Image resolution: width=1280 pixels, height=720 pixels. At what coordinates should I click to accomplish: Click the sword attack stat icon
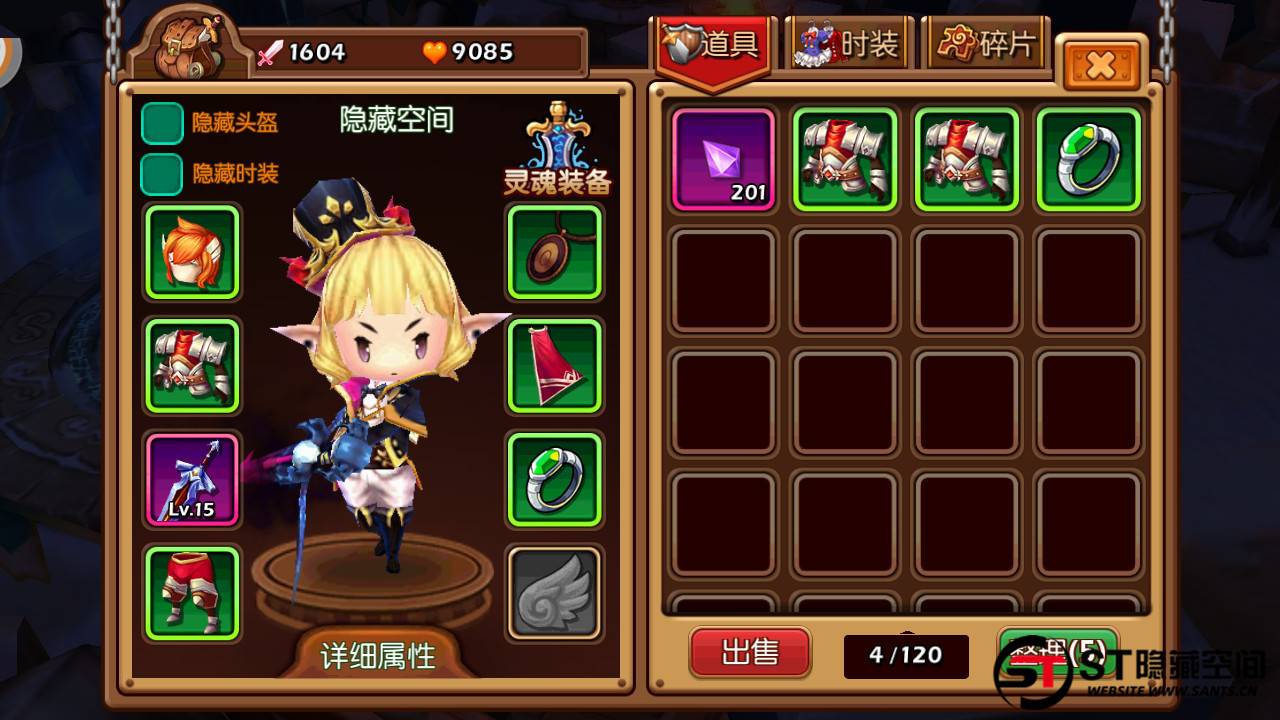272,52
